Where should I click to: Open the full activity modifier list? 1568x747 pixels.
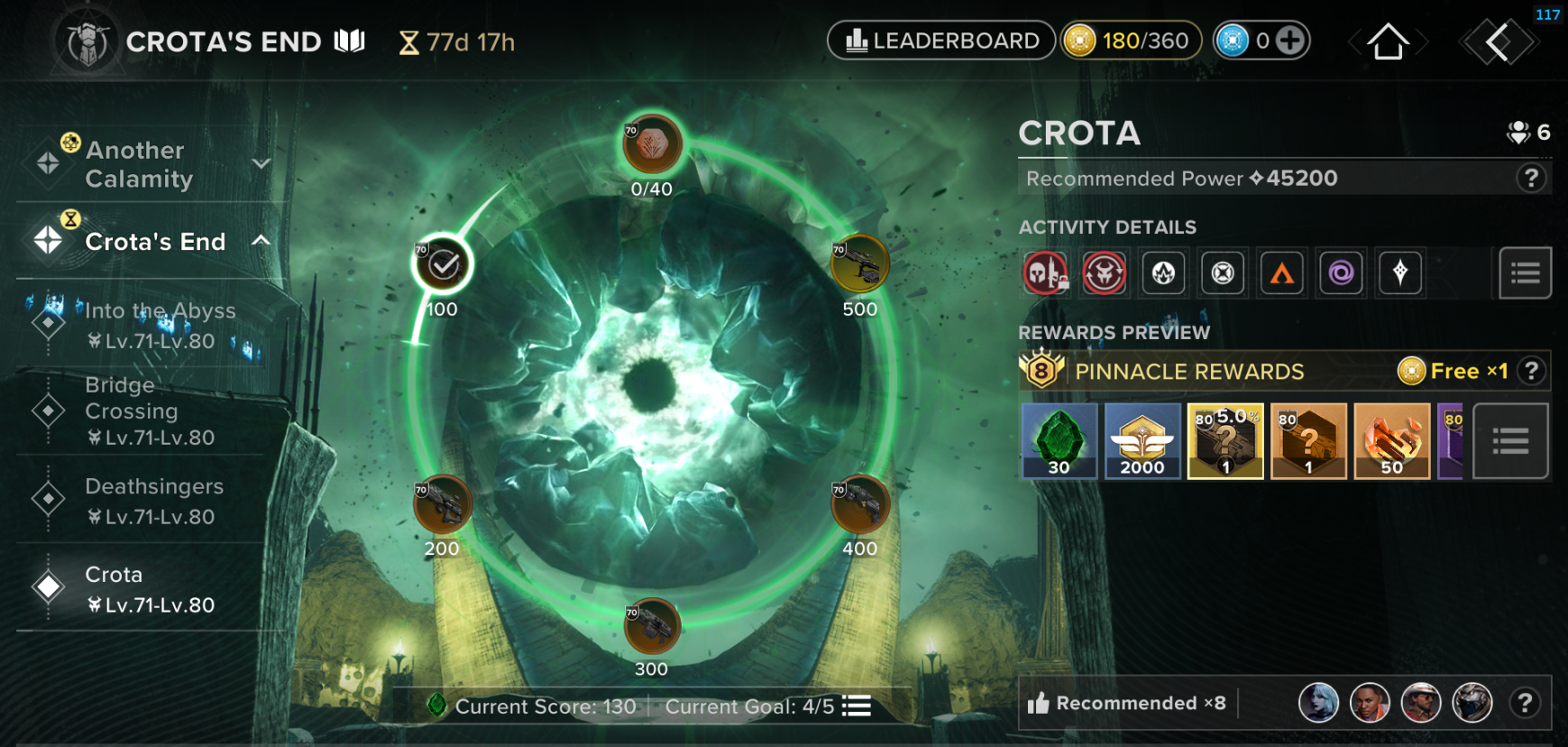[1525, 272]
